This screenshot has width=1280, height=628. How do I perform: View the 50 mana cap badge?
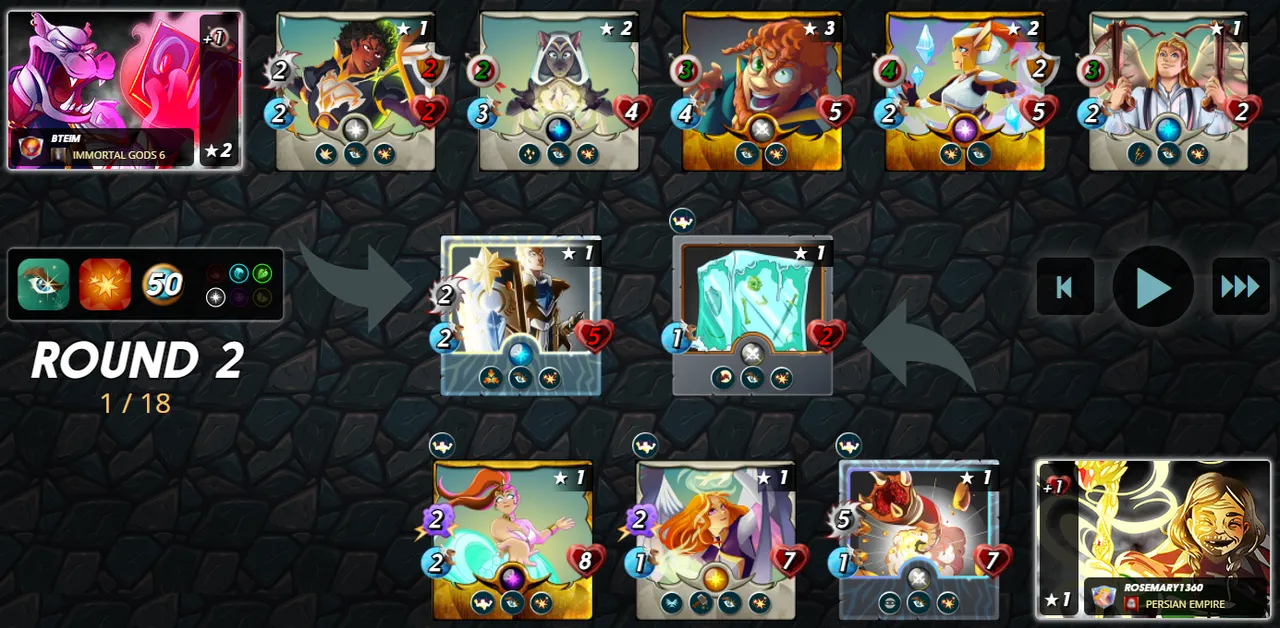point(163,285)
